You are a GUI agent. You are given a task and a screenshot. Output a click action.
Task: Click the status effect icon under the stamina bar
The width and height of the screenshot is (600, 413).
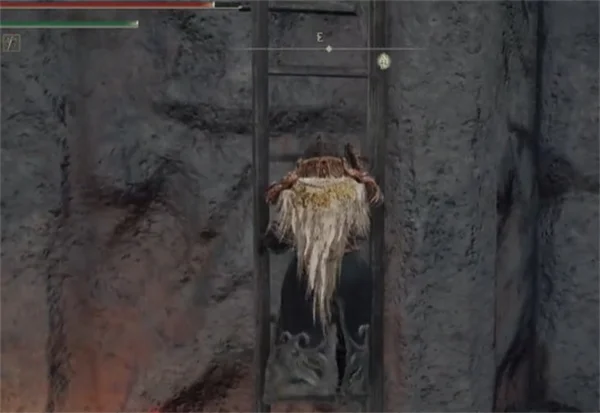pos(11,43)
